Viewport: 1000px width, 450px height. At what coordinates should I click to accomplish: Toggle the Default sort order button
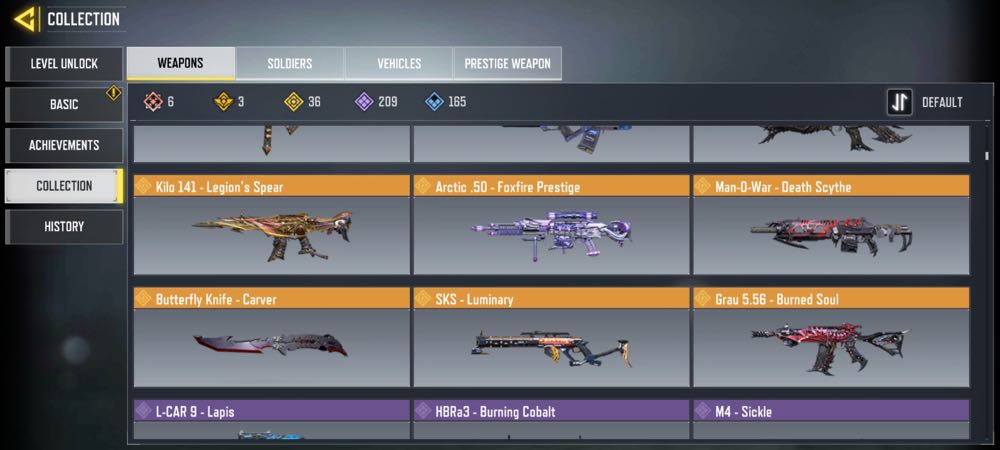pos(926,102)
